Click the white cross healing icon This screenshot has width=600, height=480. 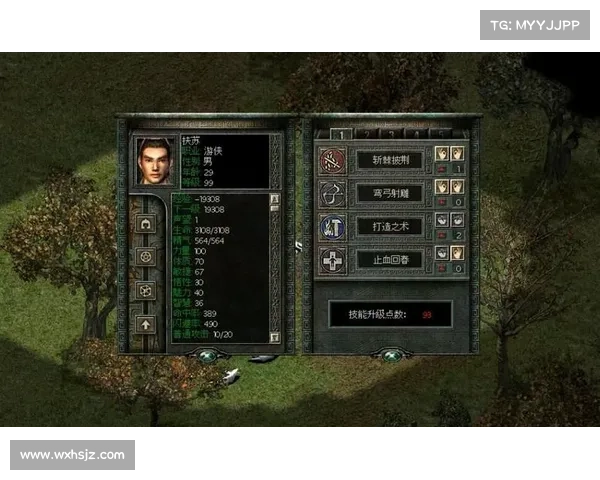pos(332,261)
